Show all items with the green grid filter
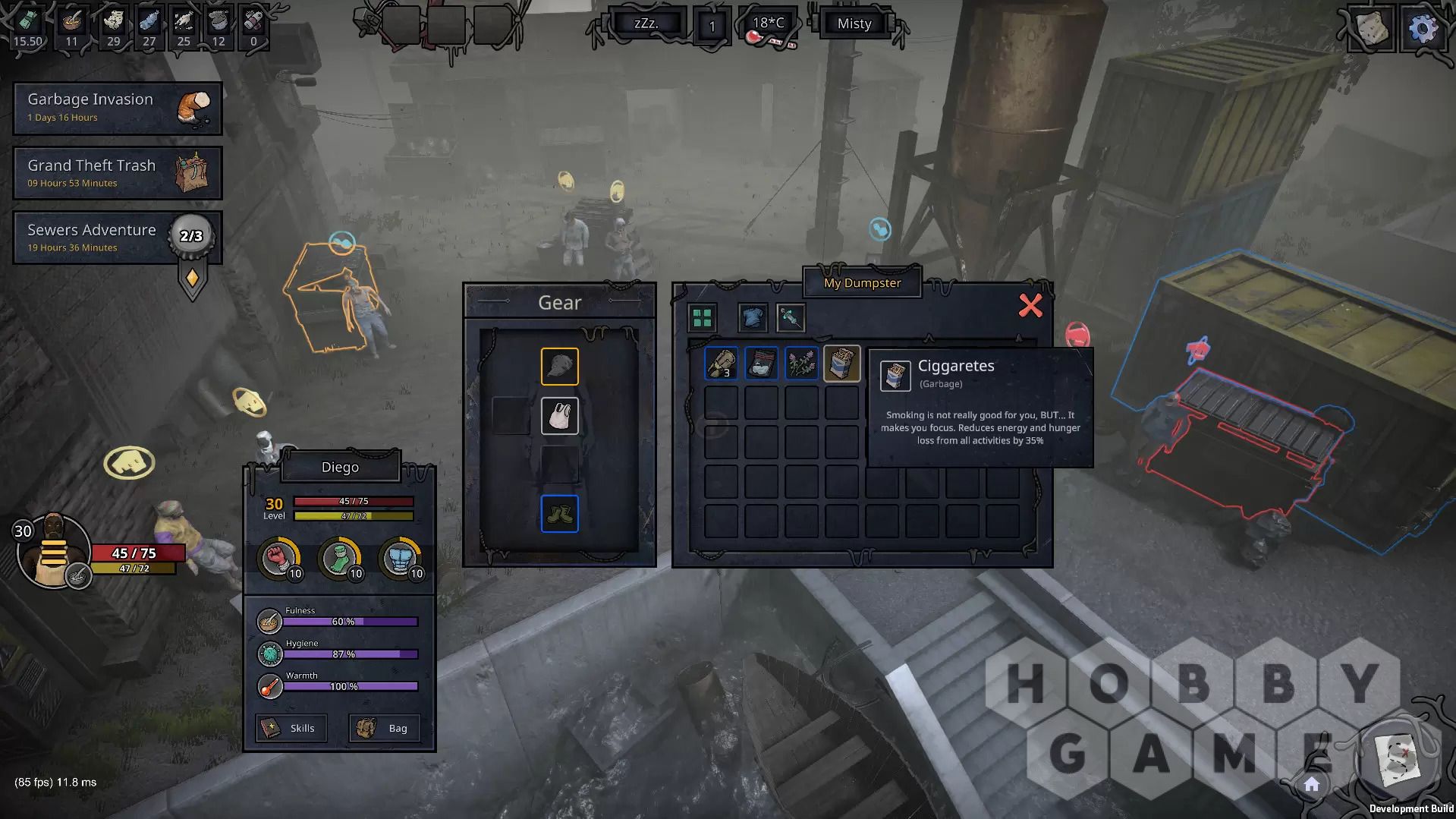The height and width of the screenshot is (819, 1456). click(702, 318)
